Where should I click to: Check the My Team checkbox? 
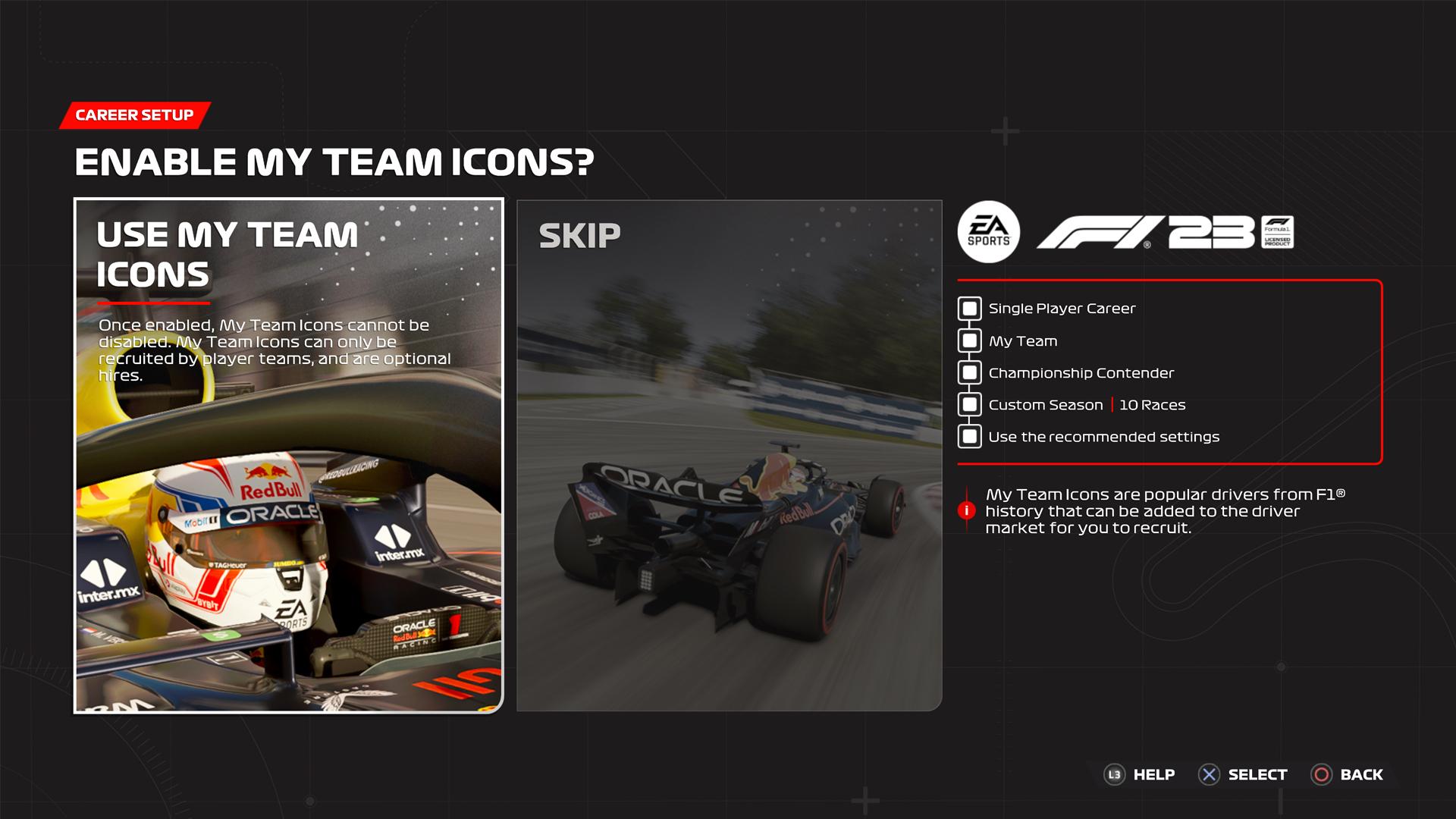click(968, 340)
